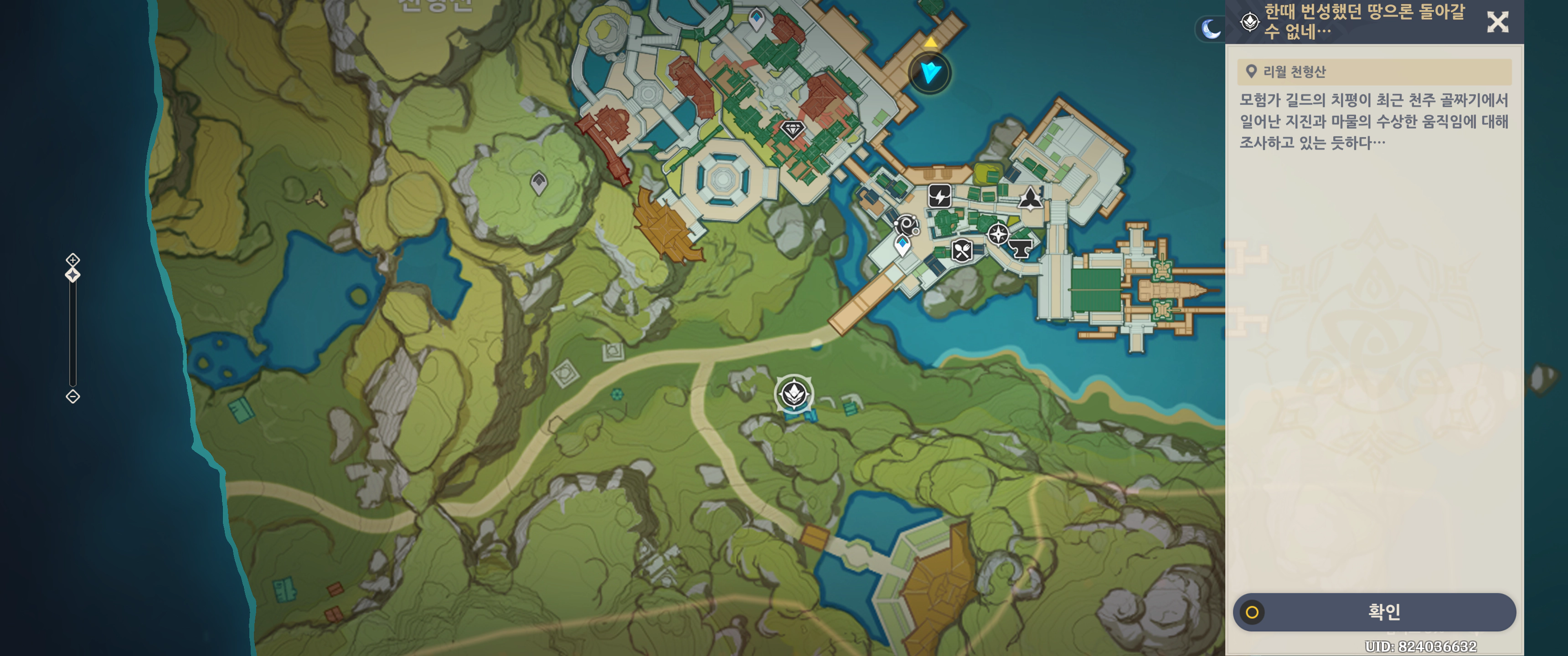Select the blue player arrow marker
The height and width of the screenshot is (656, 1568).
coord(929,73)
